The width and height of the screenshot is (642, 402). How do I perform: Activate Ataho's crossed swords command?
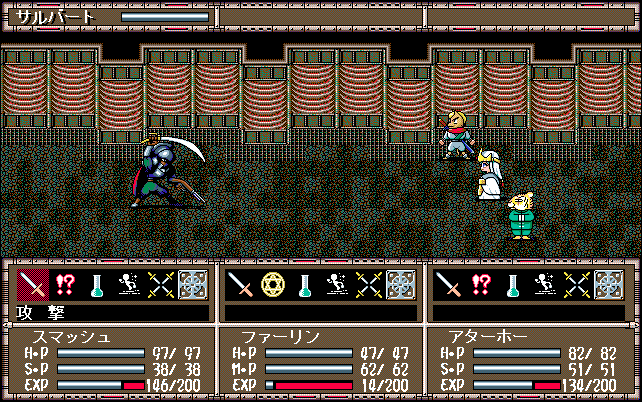click(x=575, y=286)
